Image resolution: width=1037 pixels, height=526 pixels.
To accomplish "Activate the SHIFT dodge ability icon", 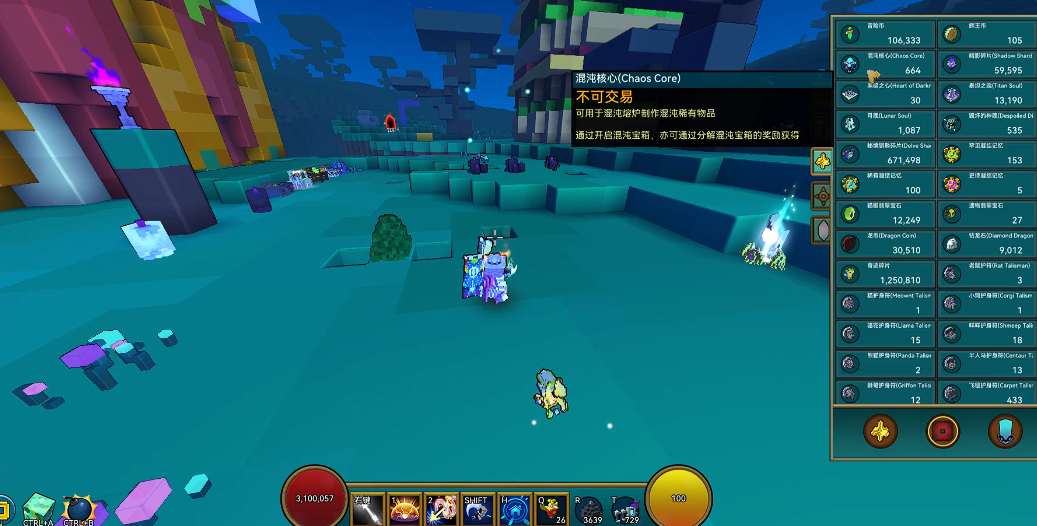I will point(475,510).
